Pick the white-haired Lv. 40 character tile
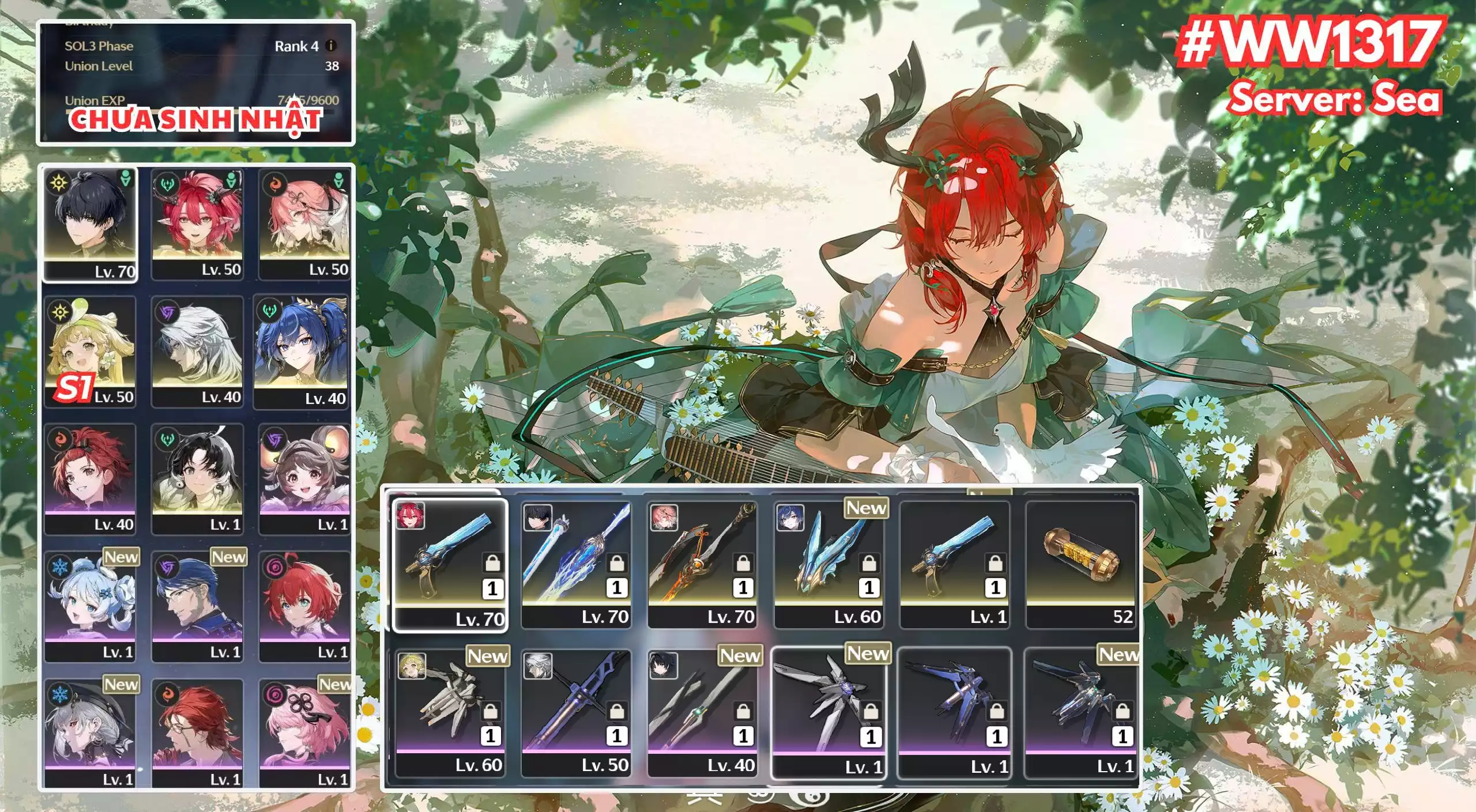The height and width of the screenshot is (812, 1476). pyautogui.click(x=197, y=352)
